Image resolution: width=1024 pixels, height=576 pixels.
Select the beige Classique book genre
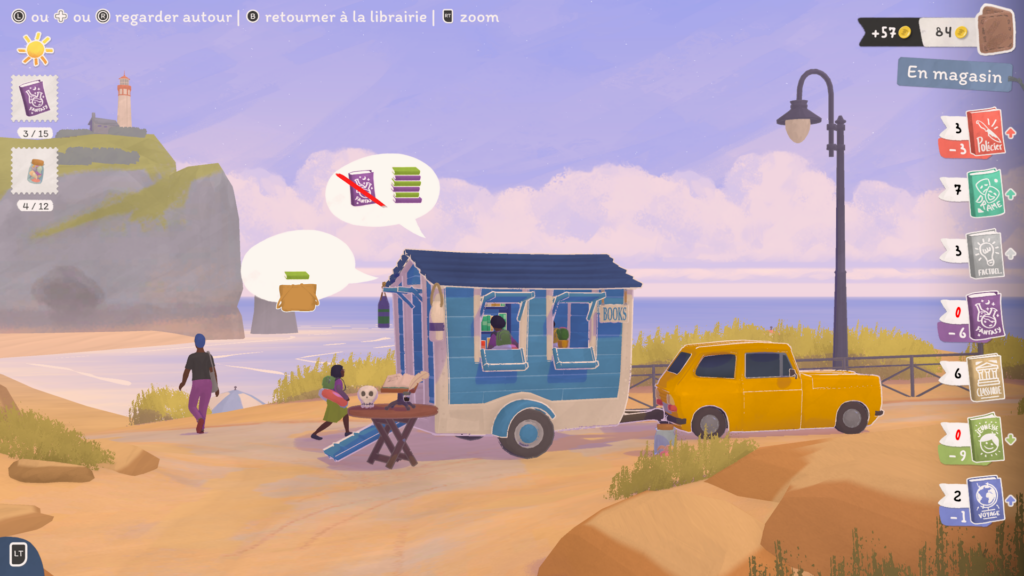tap(985, 376)
